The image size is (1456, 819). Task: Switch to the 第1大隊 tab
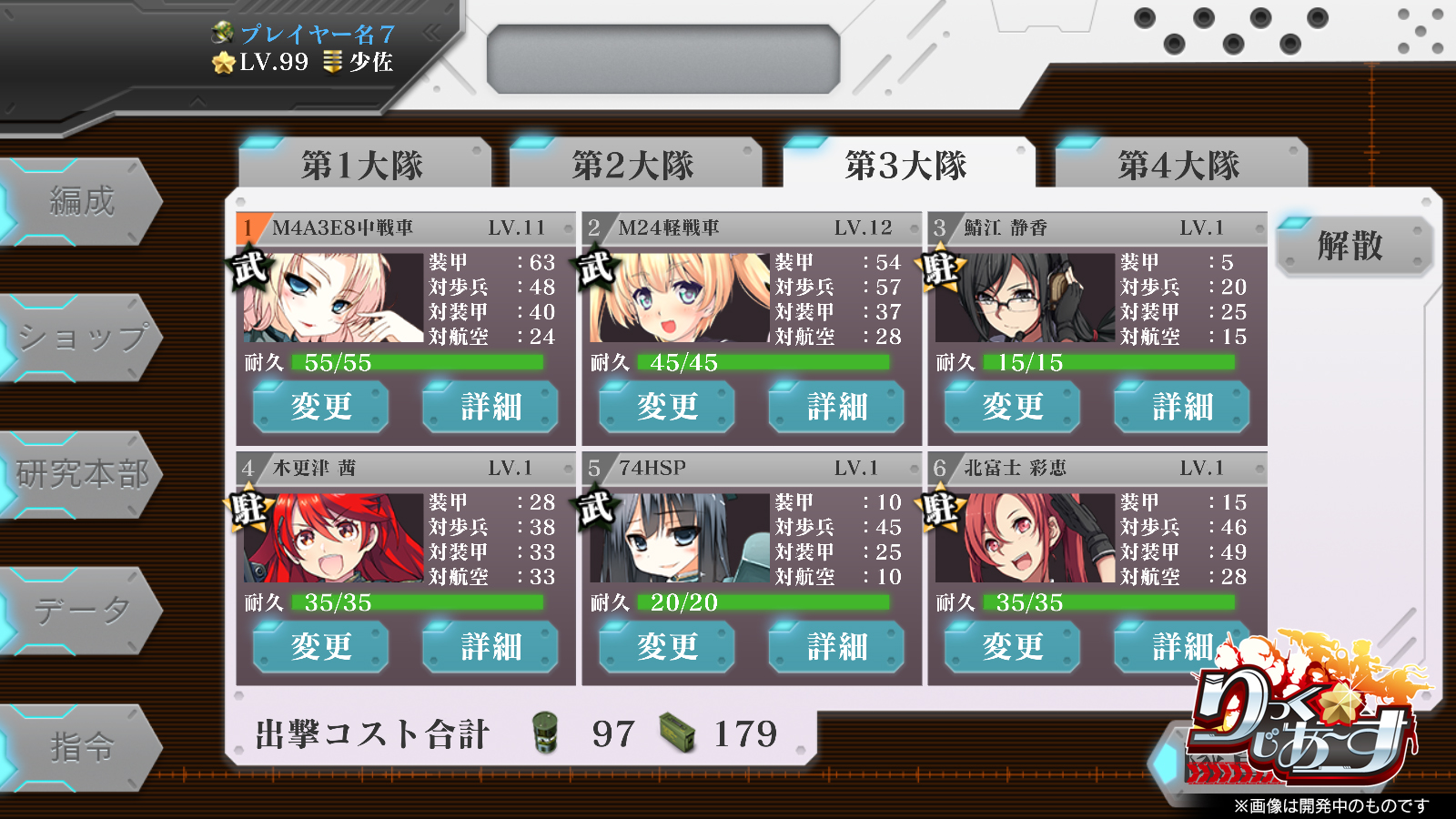coord(364,164)
